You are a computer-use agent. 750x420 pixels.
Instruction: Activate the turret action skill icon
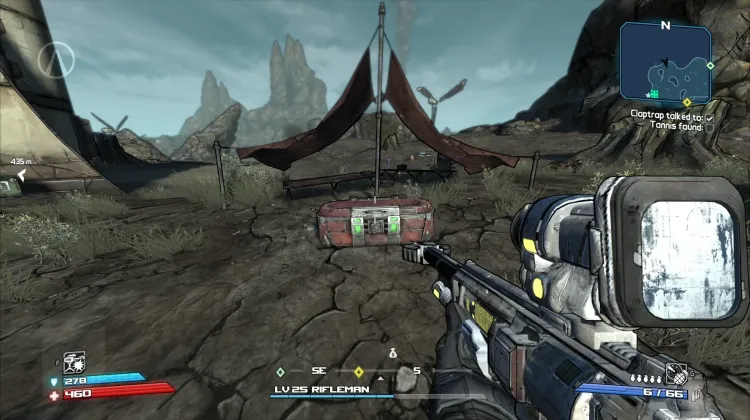73,361
